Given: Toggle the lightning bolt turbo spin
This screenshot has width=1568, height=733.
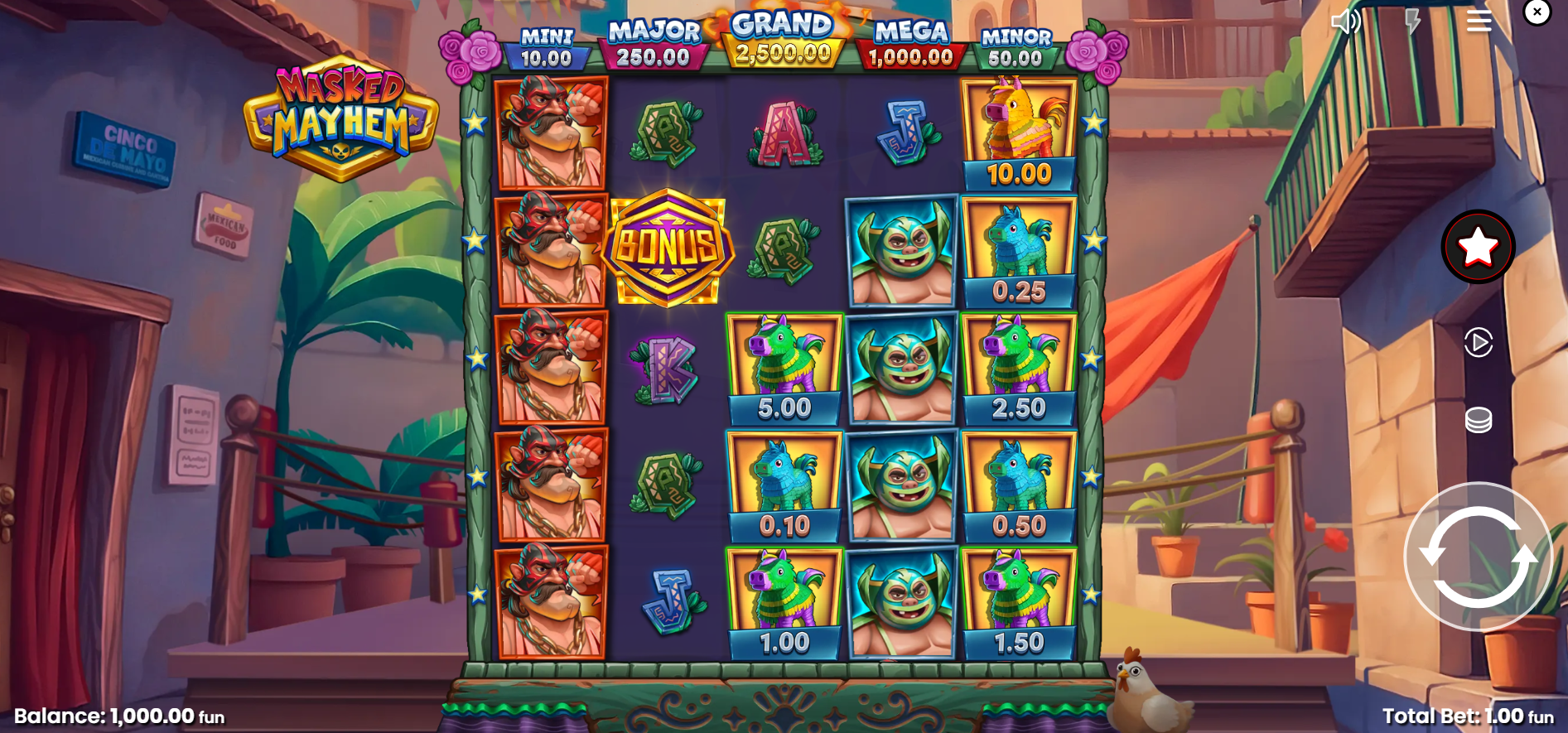Looking at the screenshot, I should (1412, 21).
